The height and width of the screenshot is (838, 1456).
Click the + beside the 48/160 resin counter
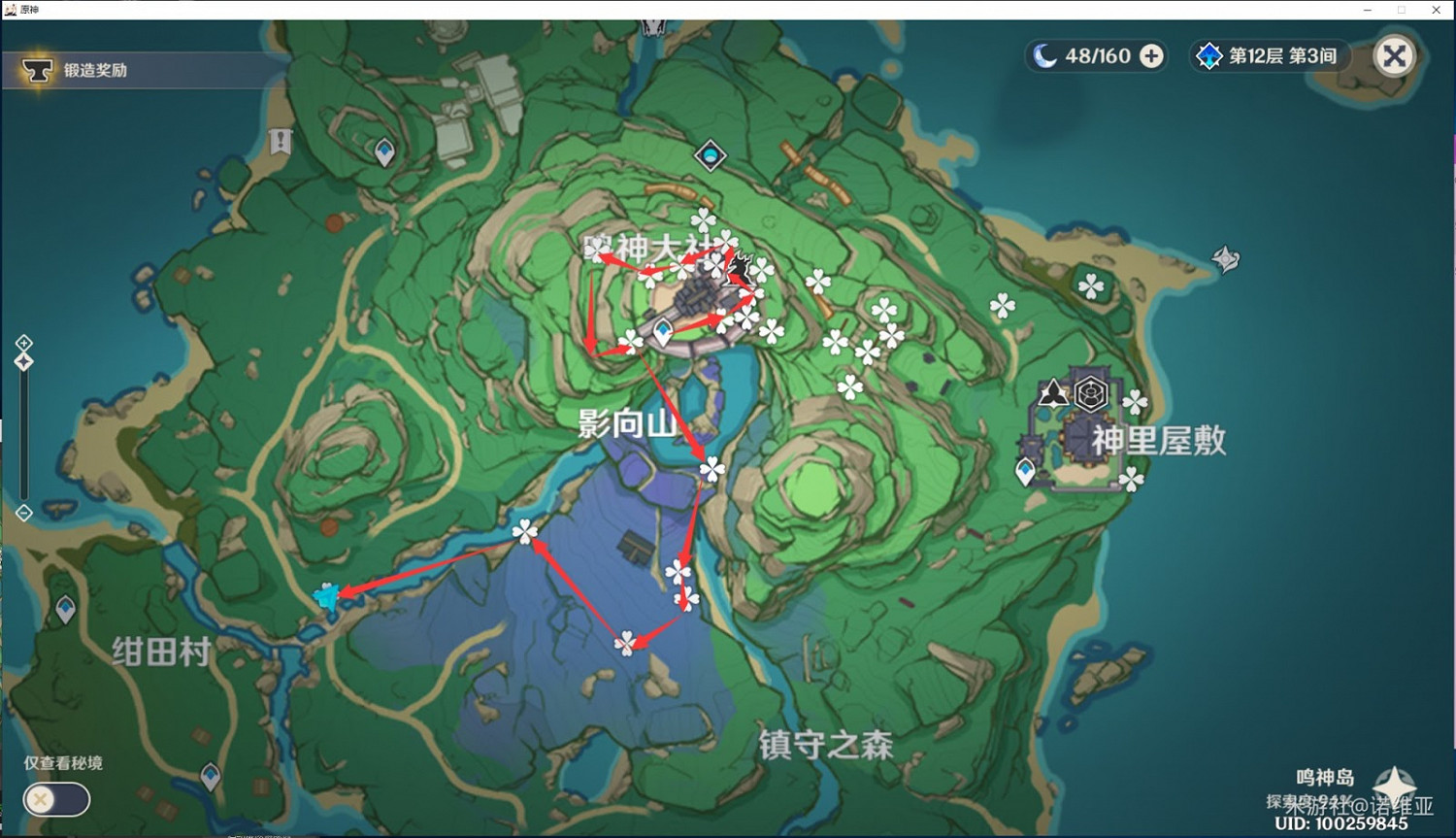(x=1150, y=55)
